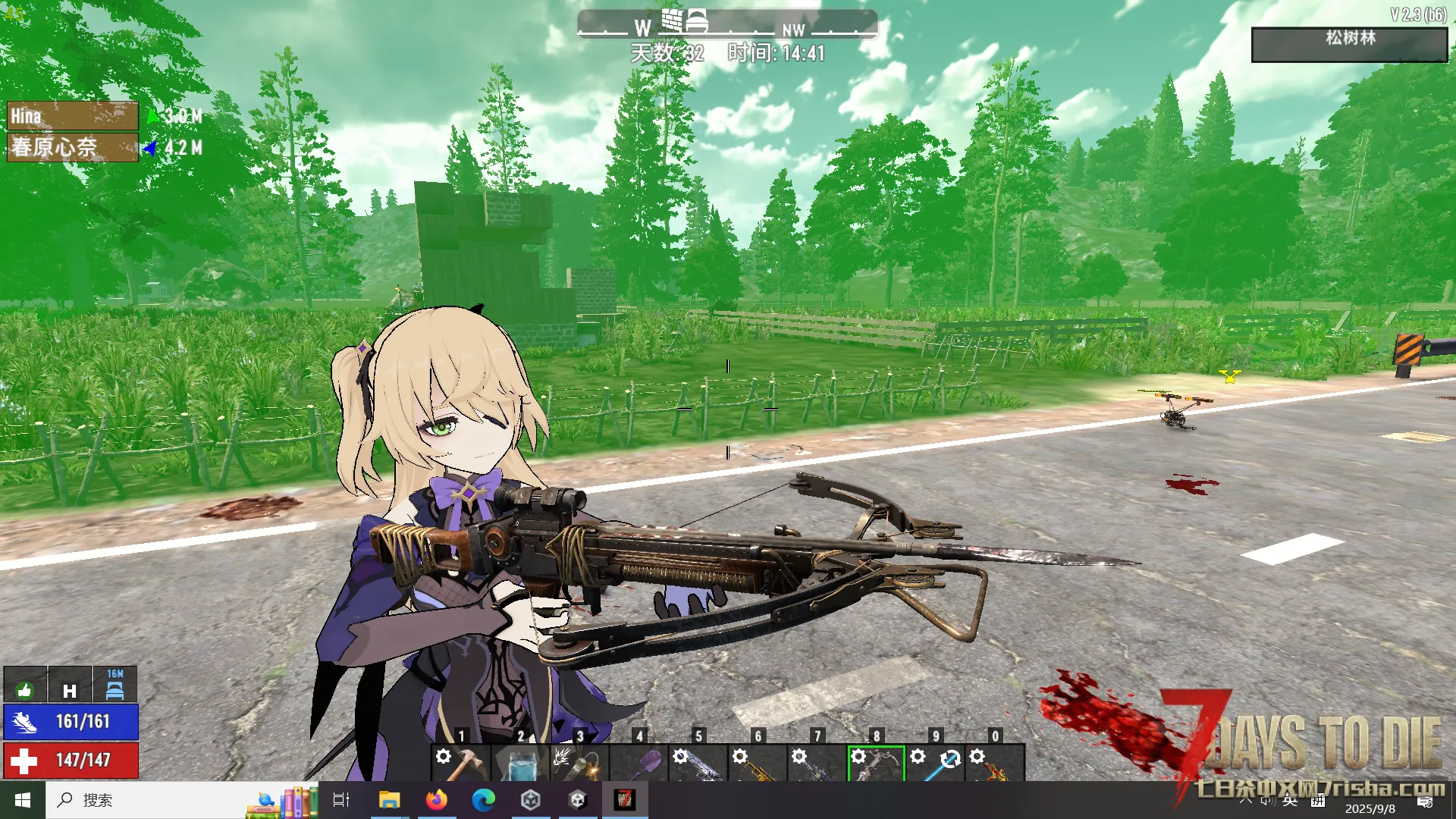Image resolution: width=1456 pixels, height=819 pixels.
Task: Open Firefox from the taskbar
Action: click(x=437, y=800)
